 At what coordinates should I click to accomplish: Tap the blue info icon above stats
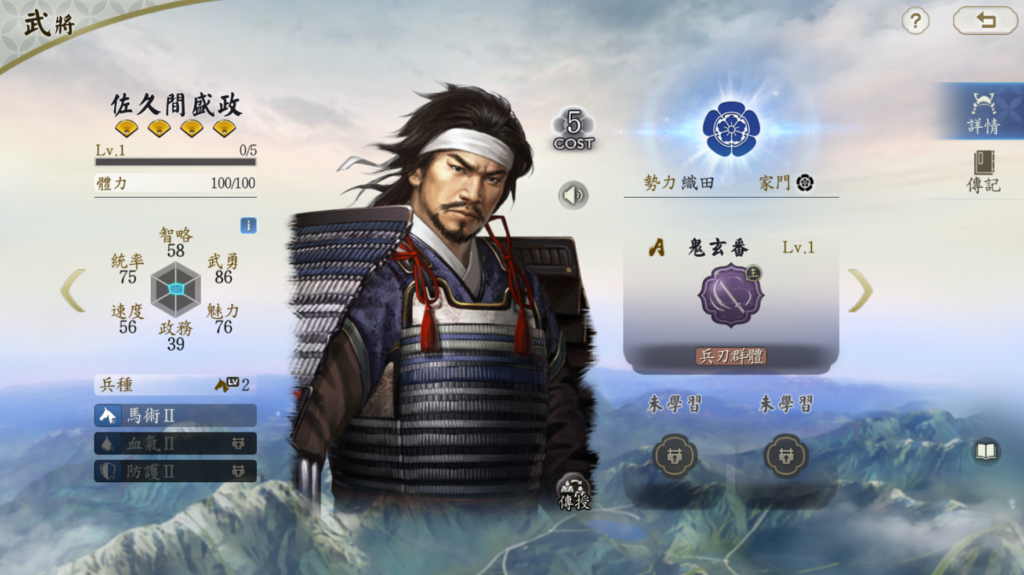[x=248, y=226]
